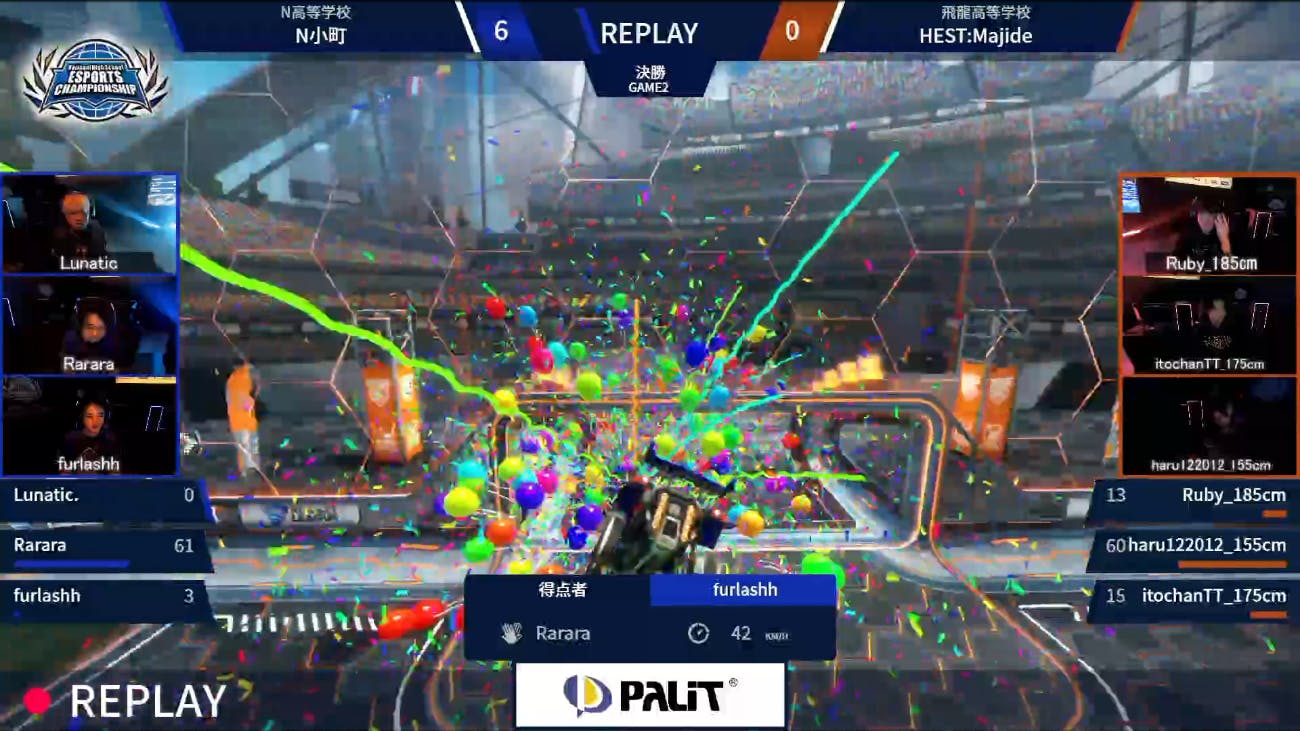Click the PALIT sponsor banner
This screenshot has height=731, width=1300.
(x=650, y=695)
